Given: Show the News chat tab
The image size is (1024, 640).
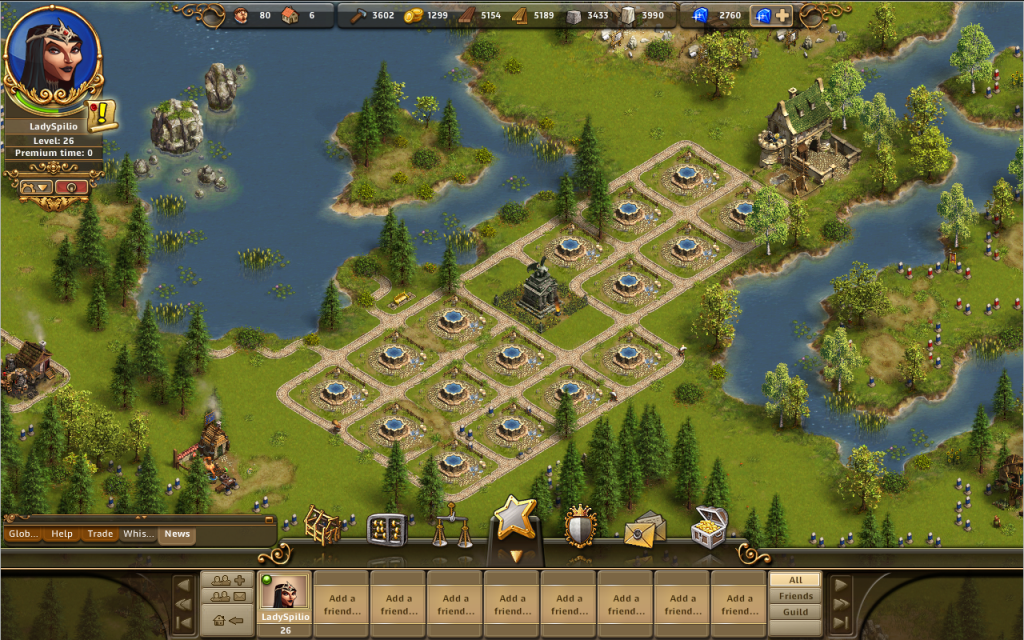Looking at the screenshot, I should pyautogui.click(x=177, y=534).
